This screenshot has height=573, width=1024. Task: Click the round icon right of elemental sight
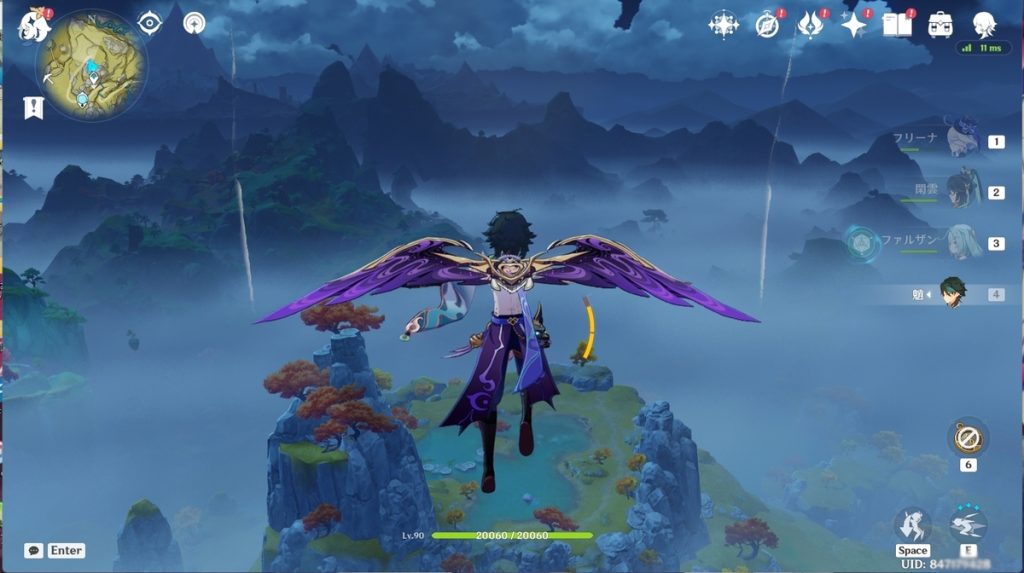[194, 23]
